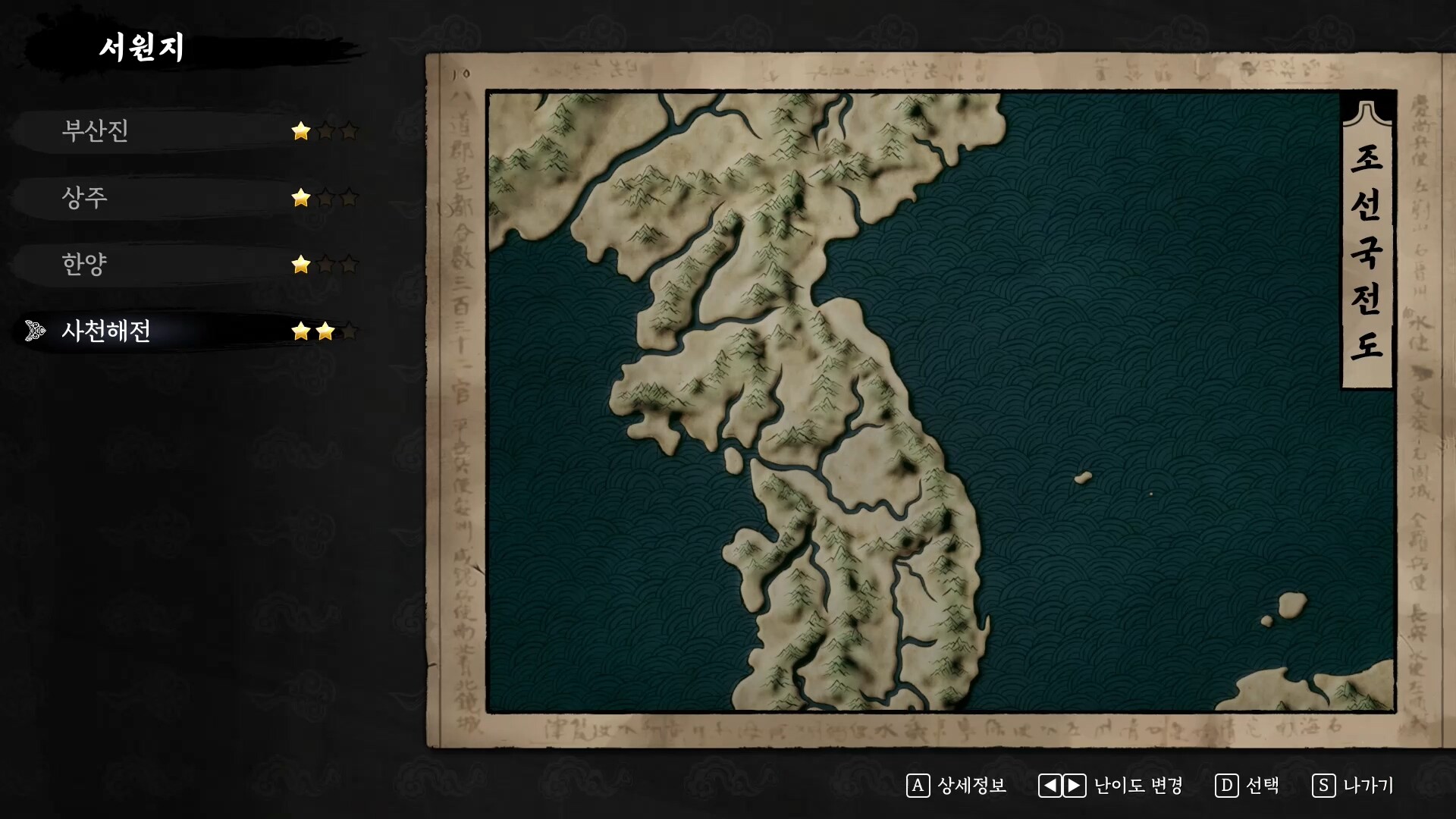Toggle the third star of 사천해전 on
The width and height of the screenshot is (1456, 819).
click(x=348, y=331)
